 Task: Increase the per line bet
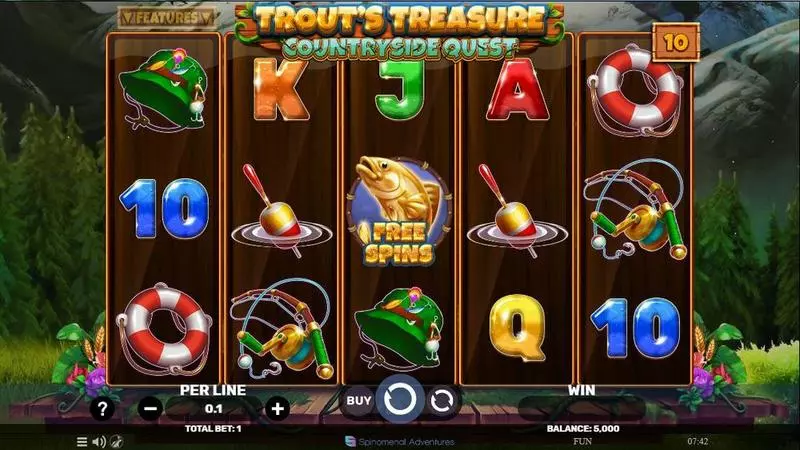[278, 408]
